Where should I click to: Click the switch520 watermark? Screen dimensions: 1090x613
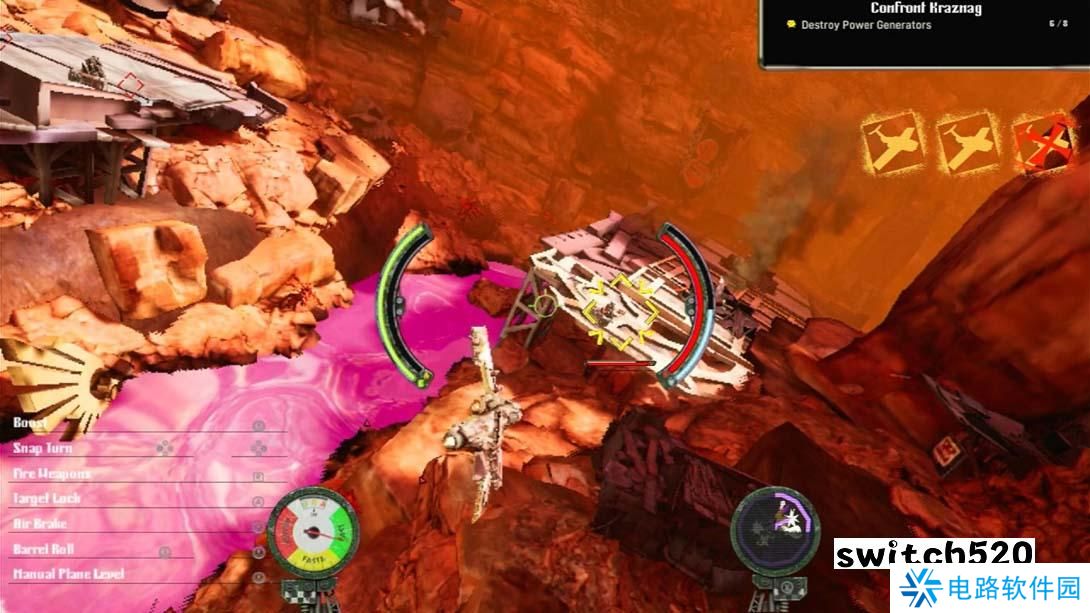pos(933,554)
